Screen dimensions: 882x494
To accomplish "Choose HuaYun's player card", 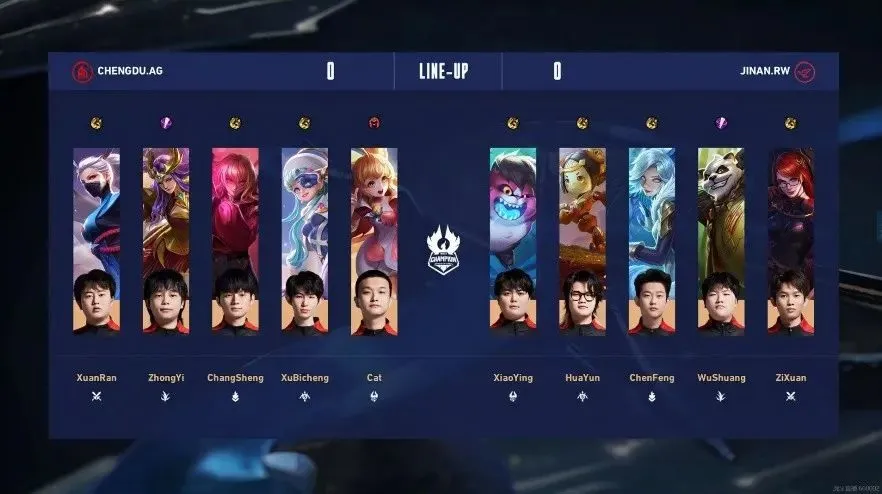I will pos(582,241).
